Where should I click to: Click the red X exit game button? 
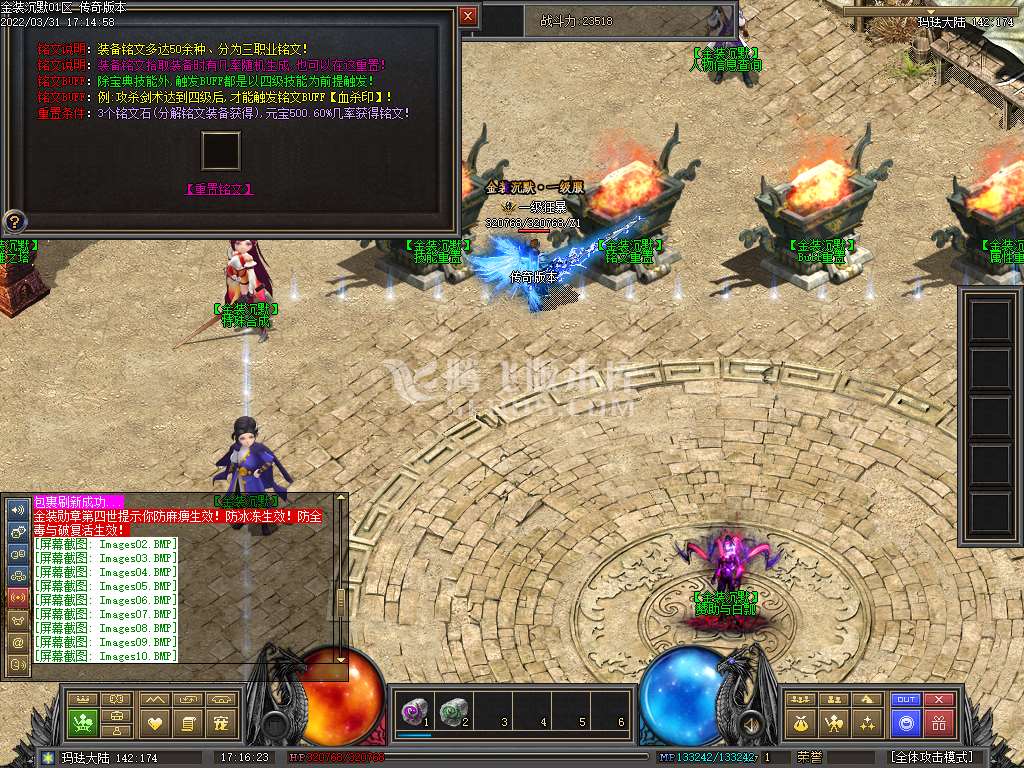[938, 700]
